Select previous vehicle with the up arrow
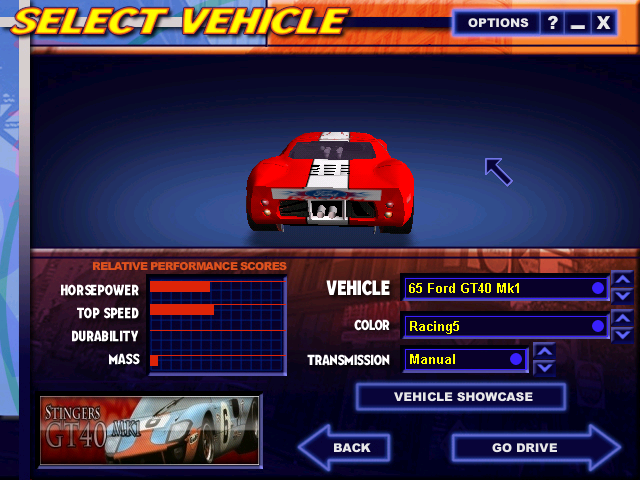640x480 pixels. [622, 280]
